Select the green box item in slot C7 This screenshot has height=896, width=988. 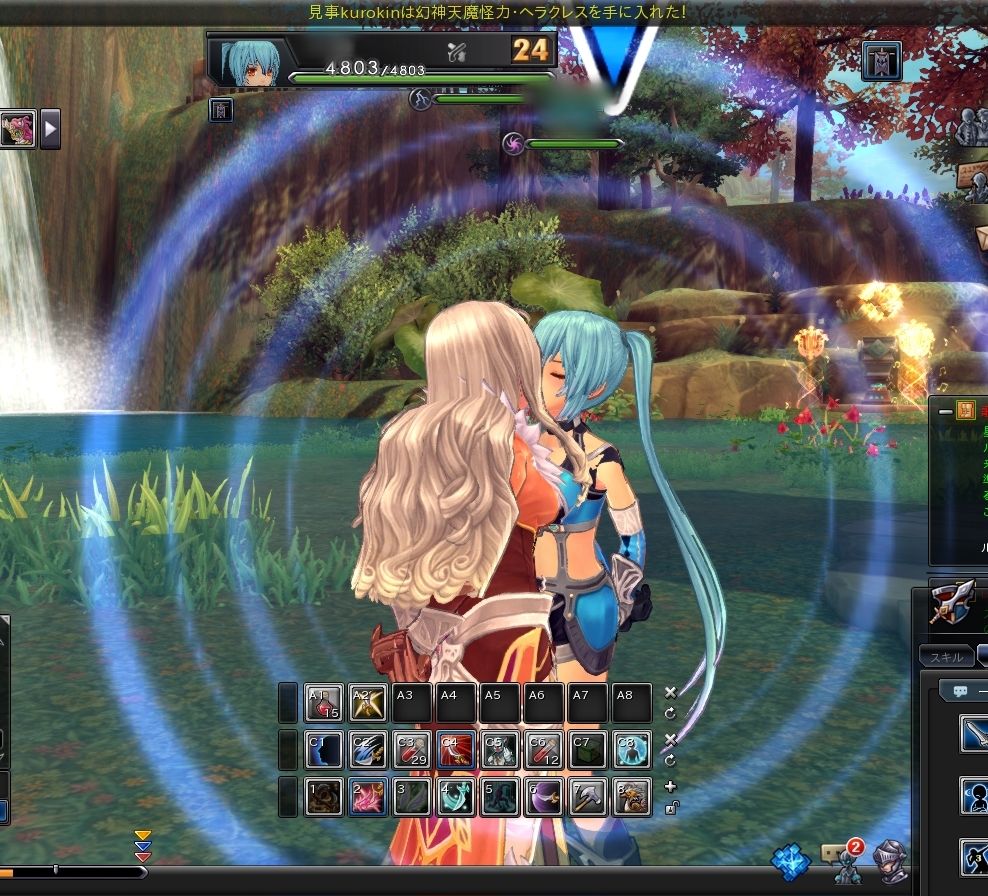[x=587, y=750]
